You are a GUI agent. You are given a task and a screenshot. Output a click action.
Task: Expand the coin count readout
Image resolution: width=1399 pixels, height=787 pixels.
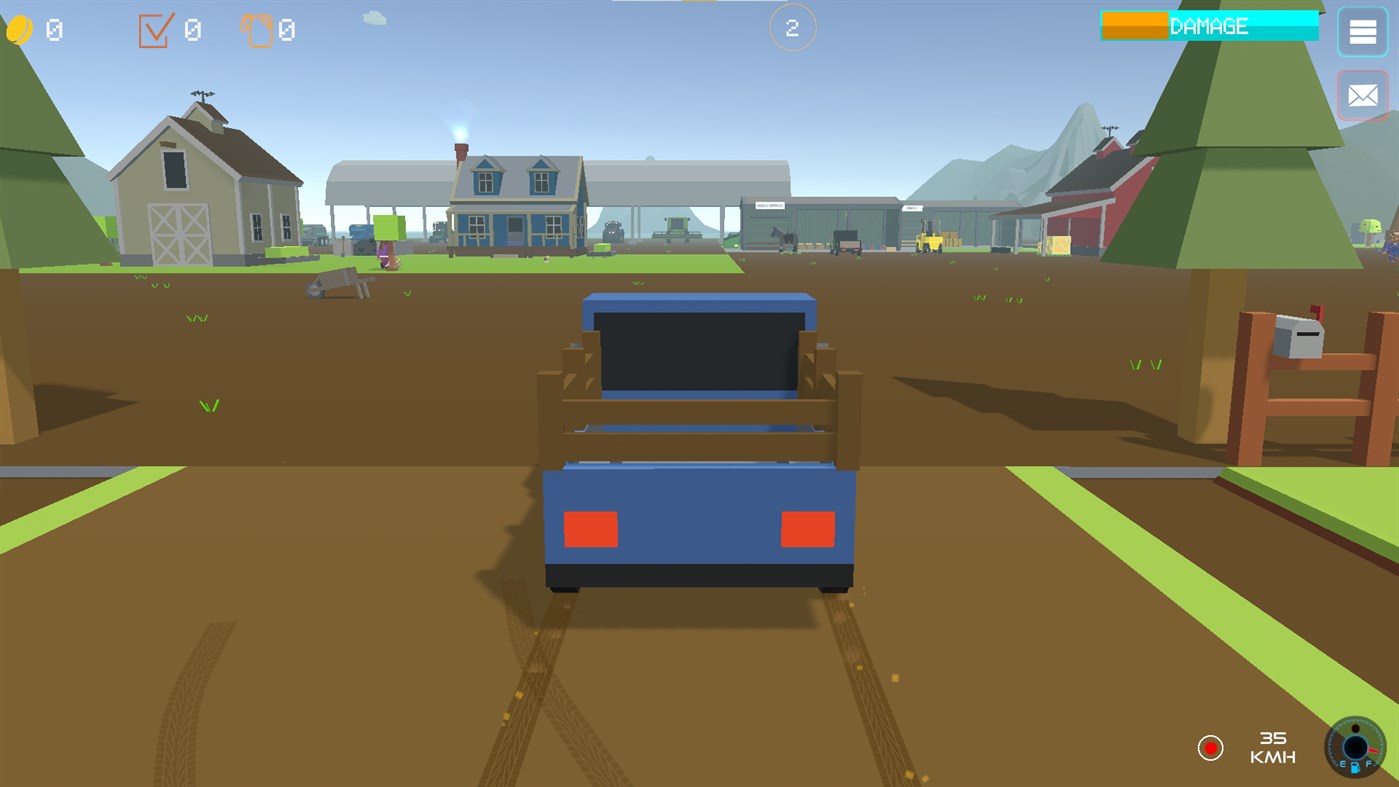click(52, 29)
